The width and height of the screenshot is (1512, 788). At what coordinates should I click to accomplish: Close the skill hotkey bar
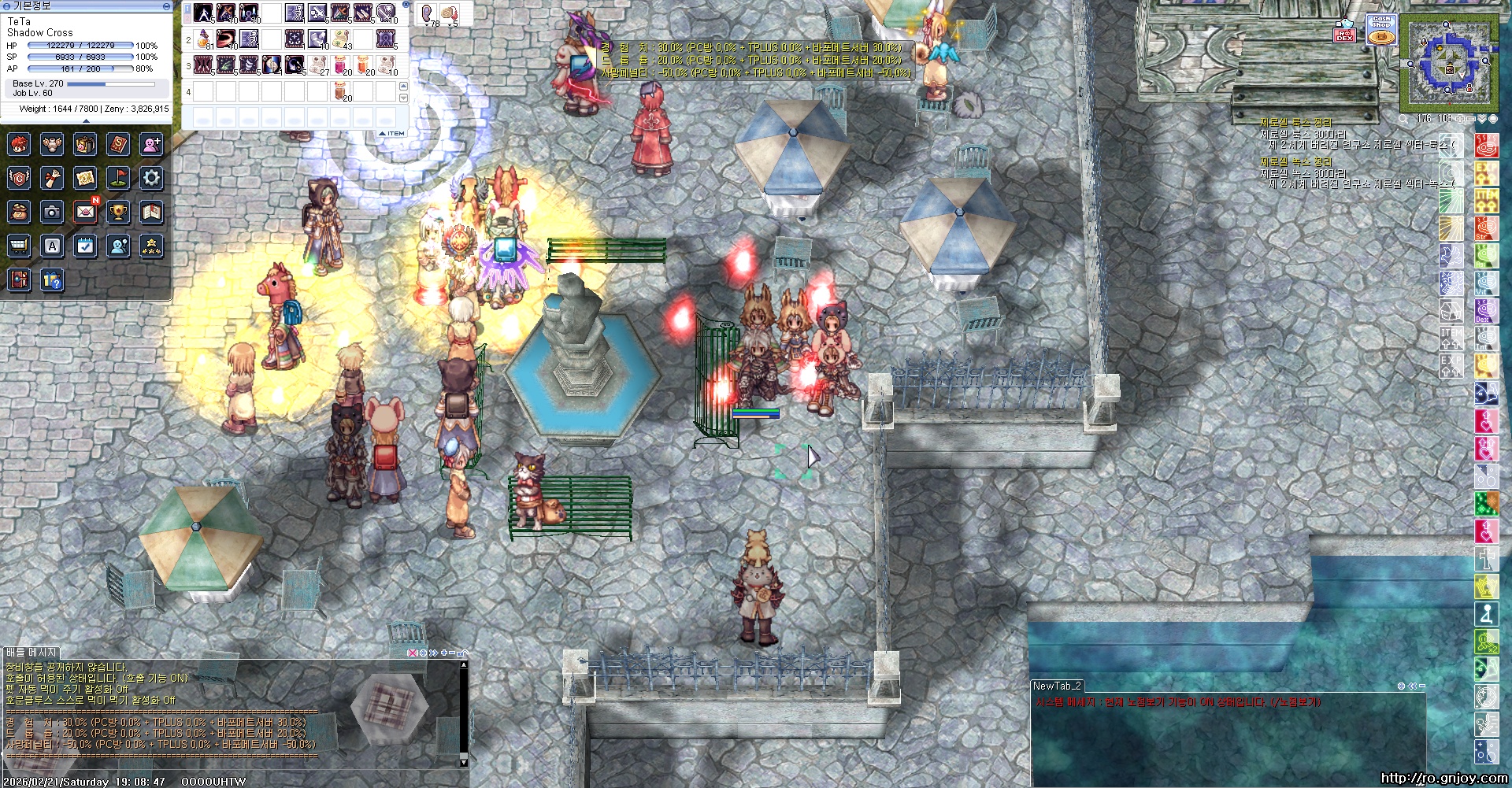pyautogui.click(x=406, y=5)
